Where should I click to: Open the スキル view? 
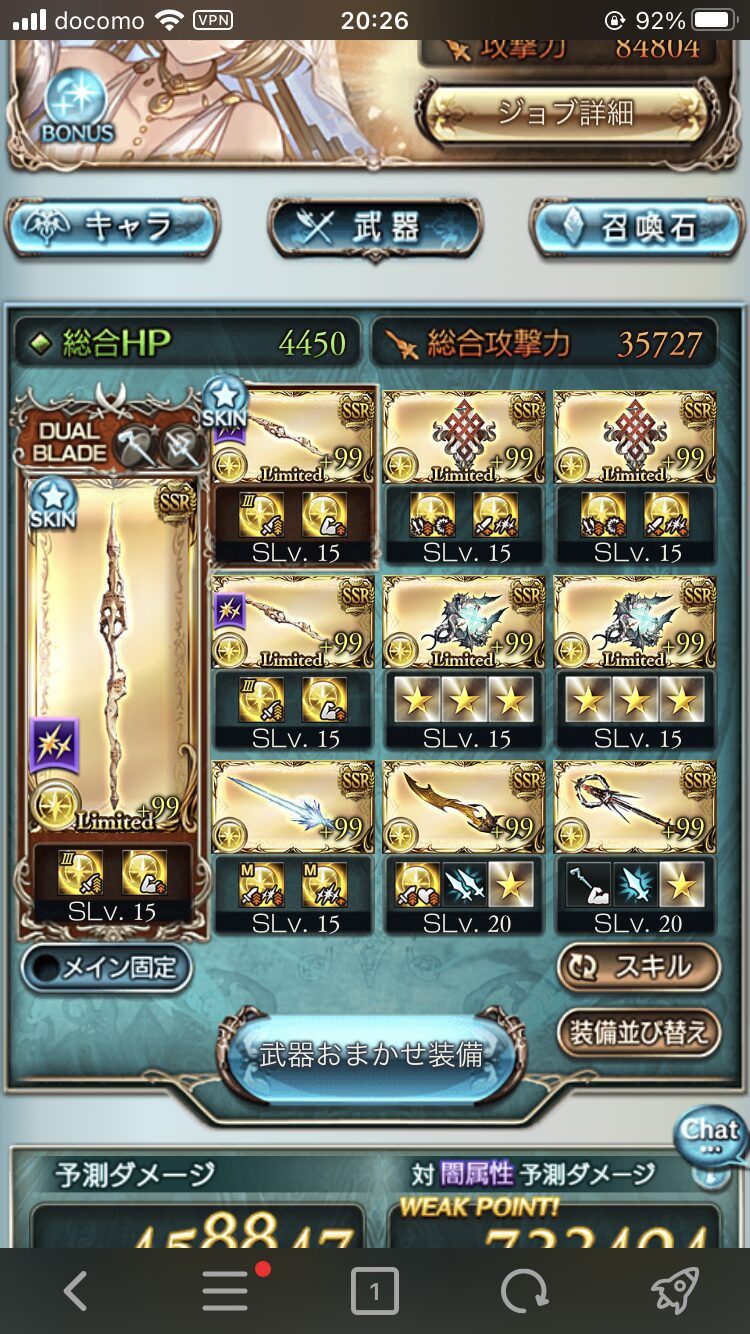click(x=638, y=967)
